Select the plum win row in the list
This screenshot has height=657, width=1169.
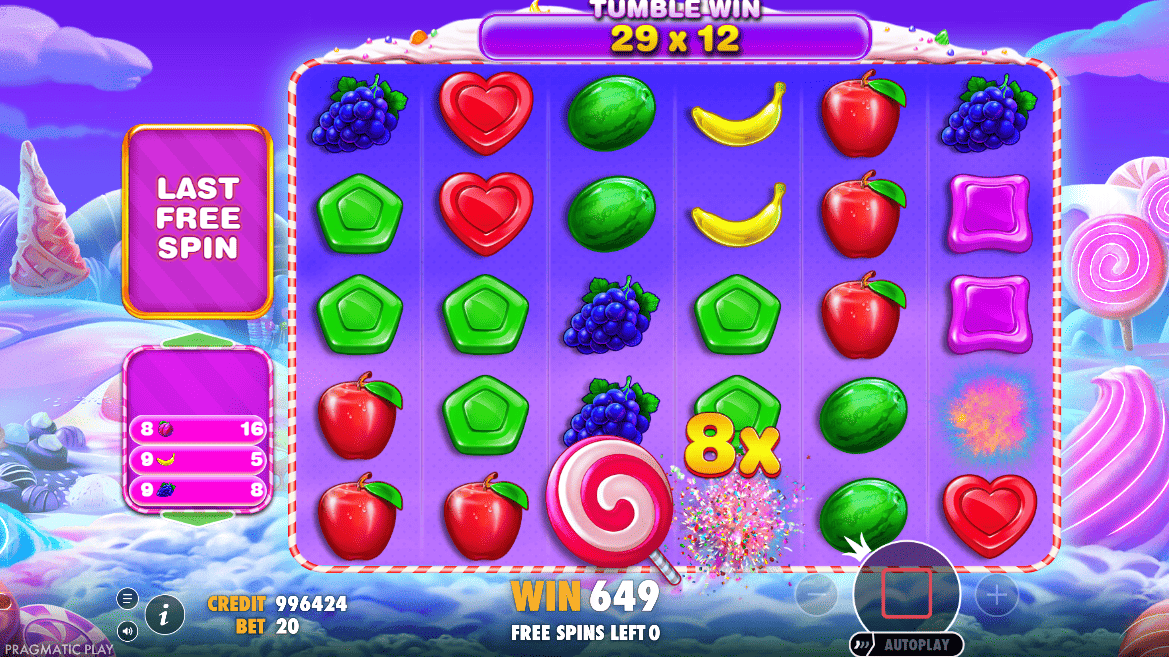(x=197, y=430)
